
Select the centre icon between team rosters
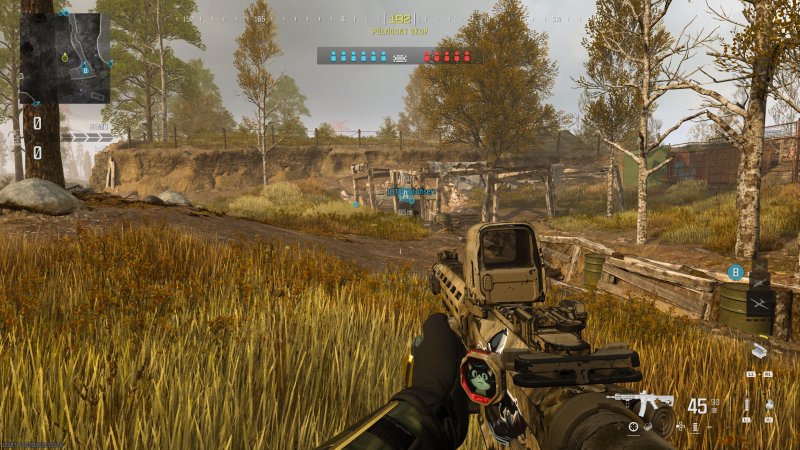(400, 57)
